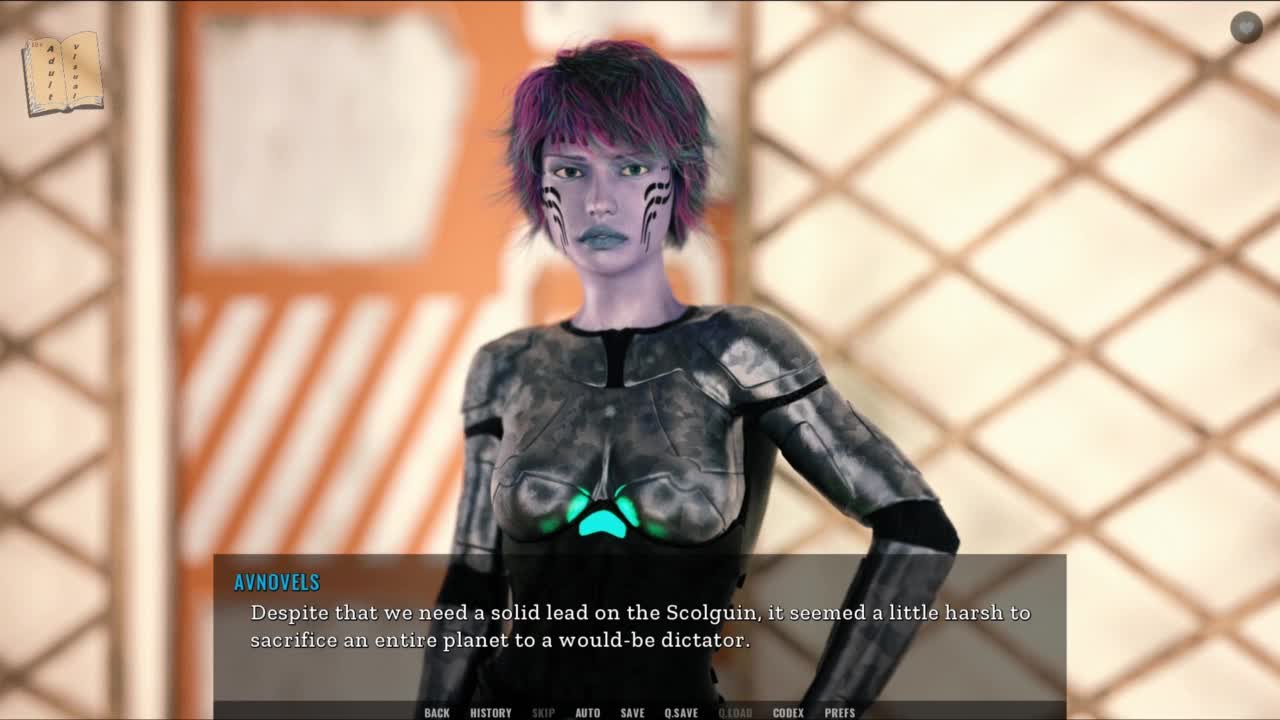Open the Prefs settings menu
The height and width of the screenshot is (720, 1280).
click(840, 712)
